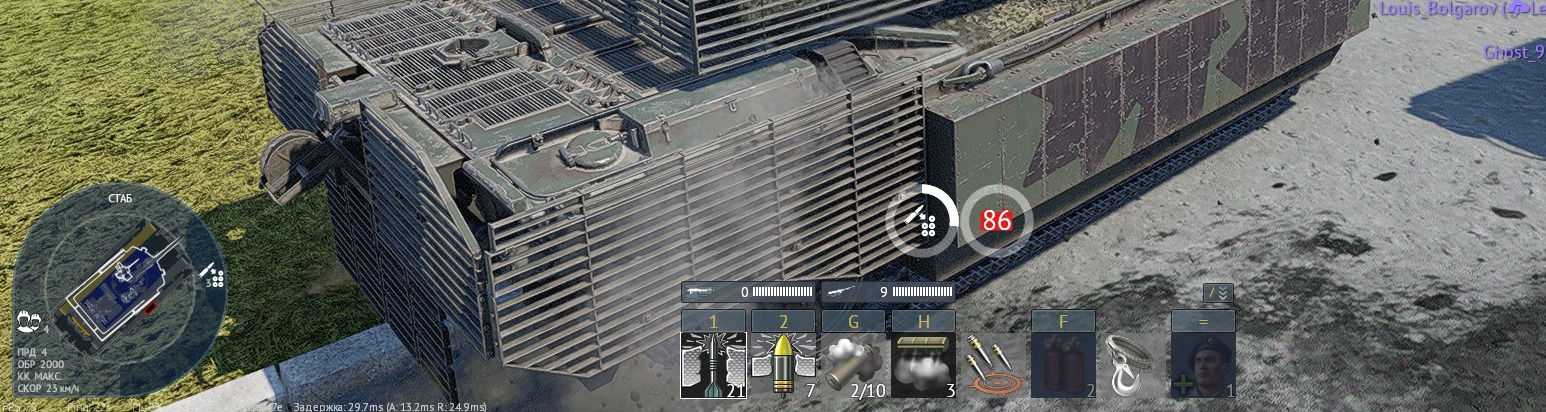Activate the tow cable hook

tap(1133, 365)
